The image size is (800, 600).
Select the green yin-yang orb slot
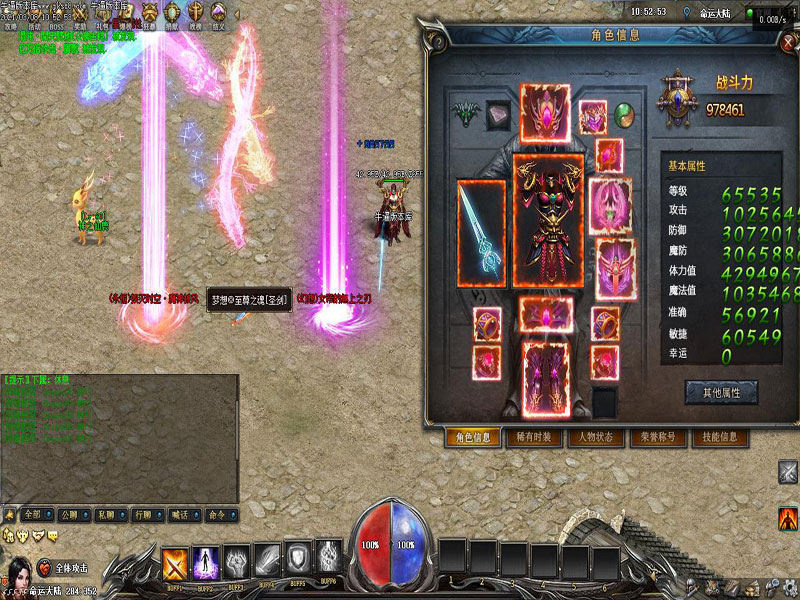pyautogui.click(x=624, y=113)
